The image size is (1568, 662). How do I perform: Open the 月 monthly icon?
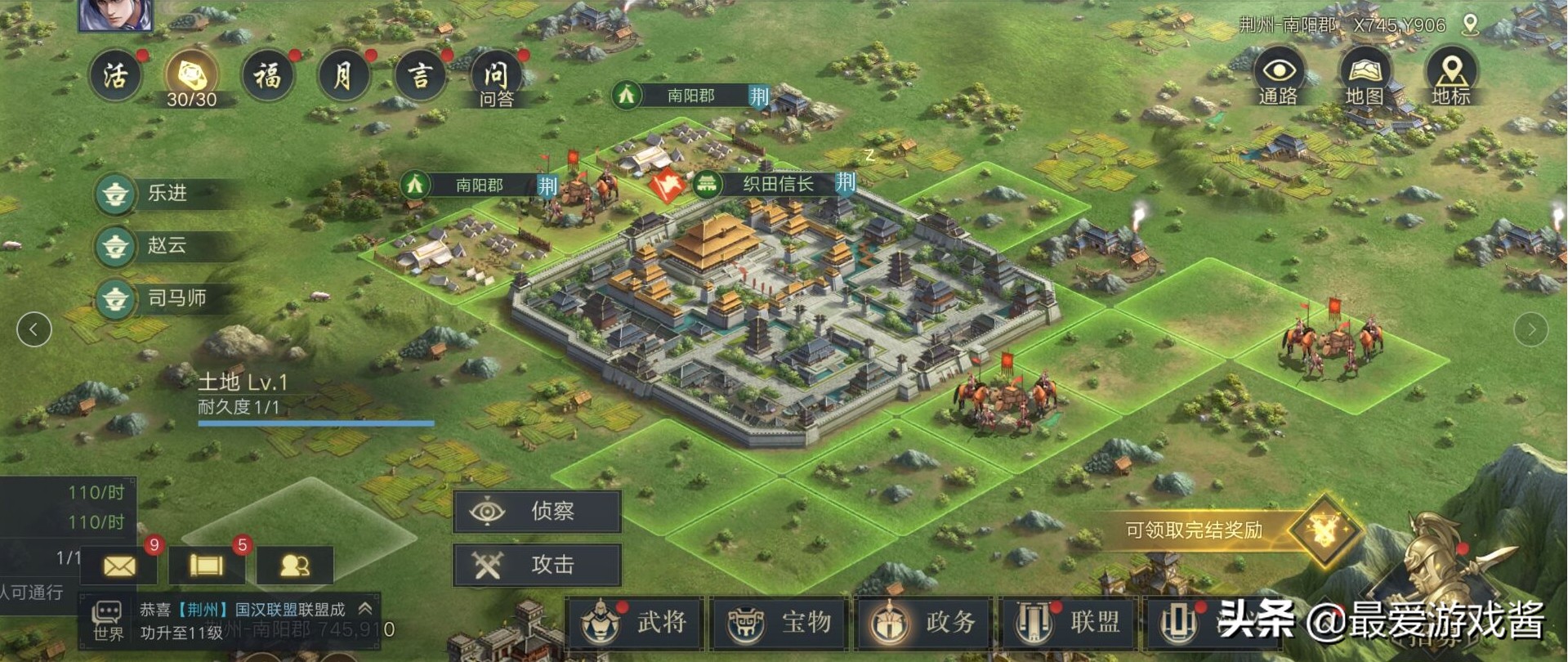click(343, 76)
